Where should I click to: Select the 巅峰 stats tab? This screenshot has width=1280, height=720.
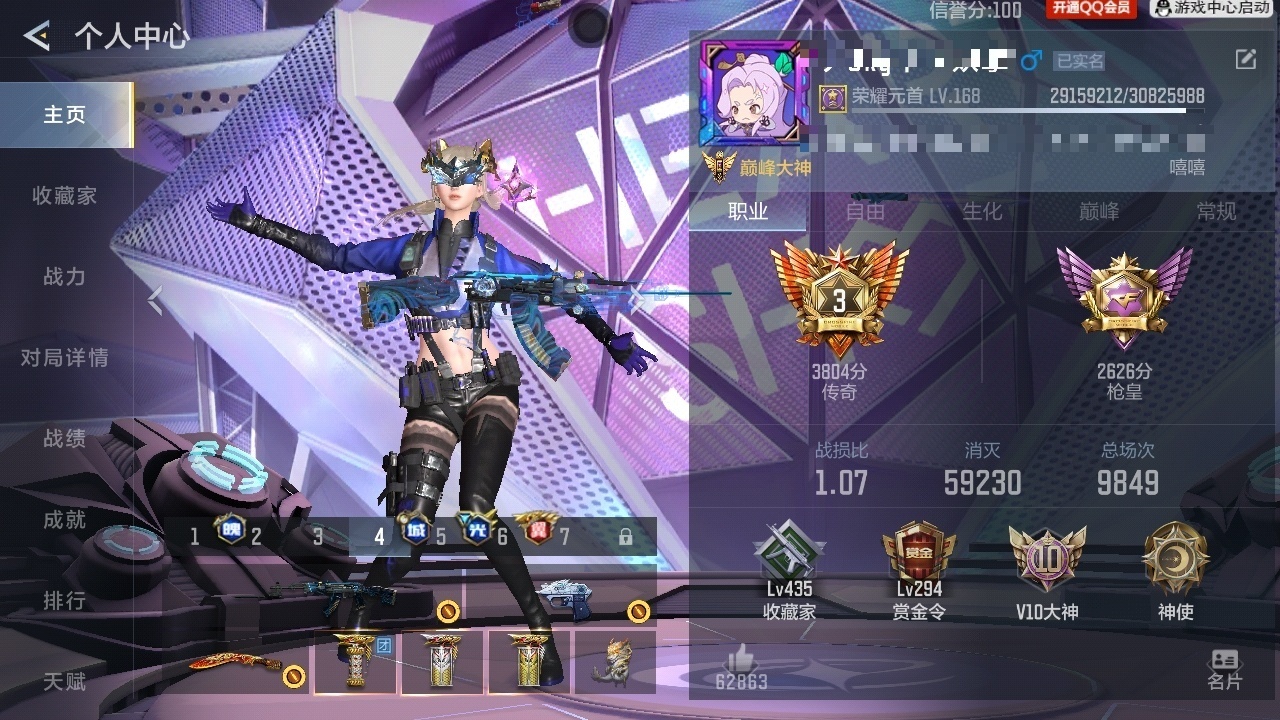pyautogui.click(x=1099, y=211)
